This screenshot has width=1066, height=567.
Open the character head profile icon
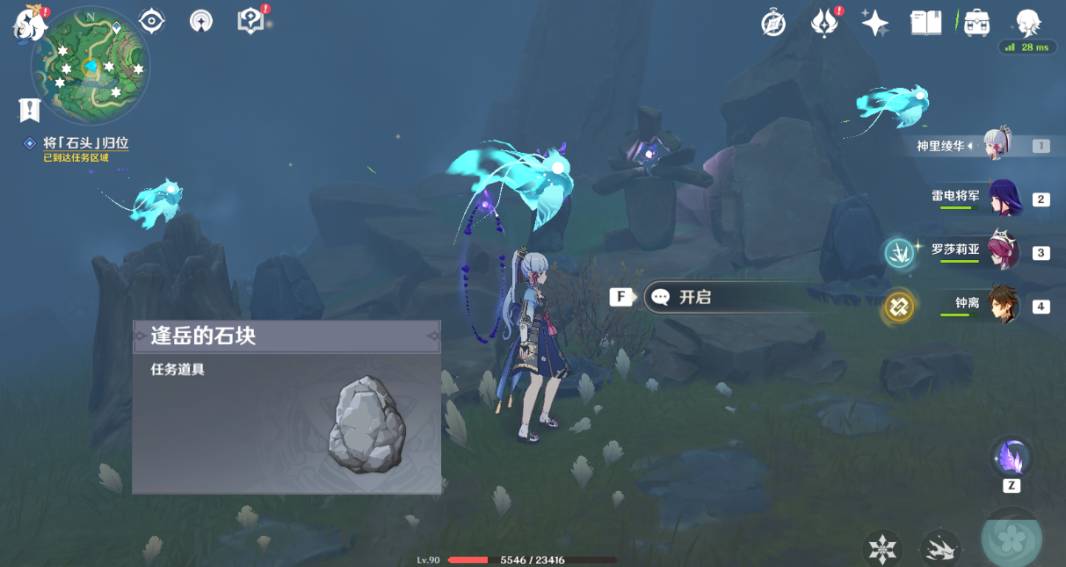click(1027, 23)
